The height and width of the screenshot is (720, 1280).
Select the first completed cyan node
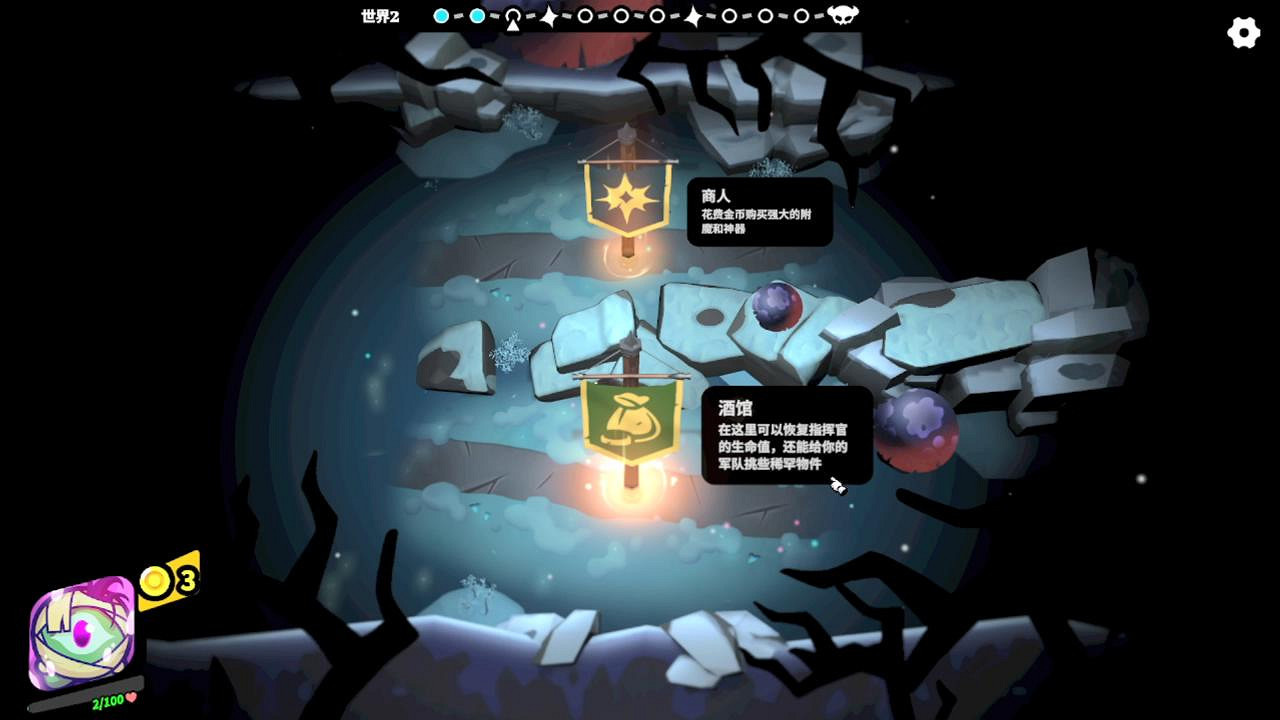pyautogui.click(x=441, y=15)
